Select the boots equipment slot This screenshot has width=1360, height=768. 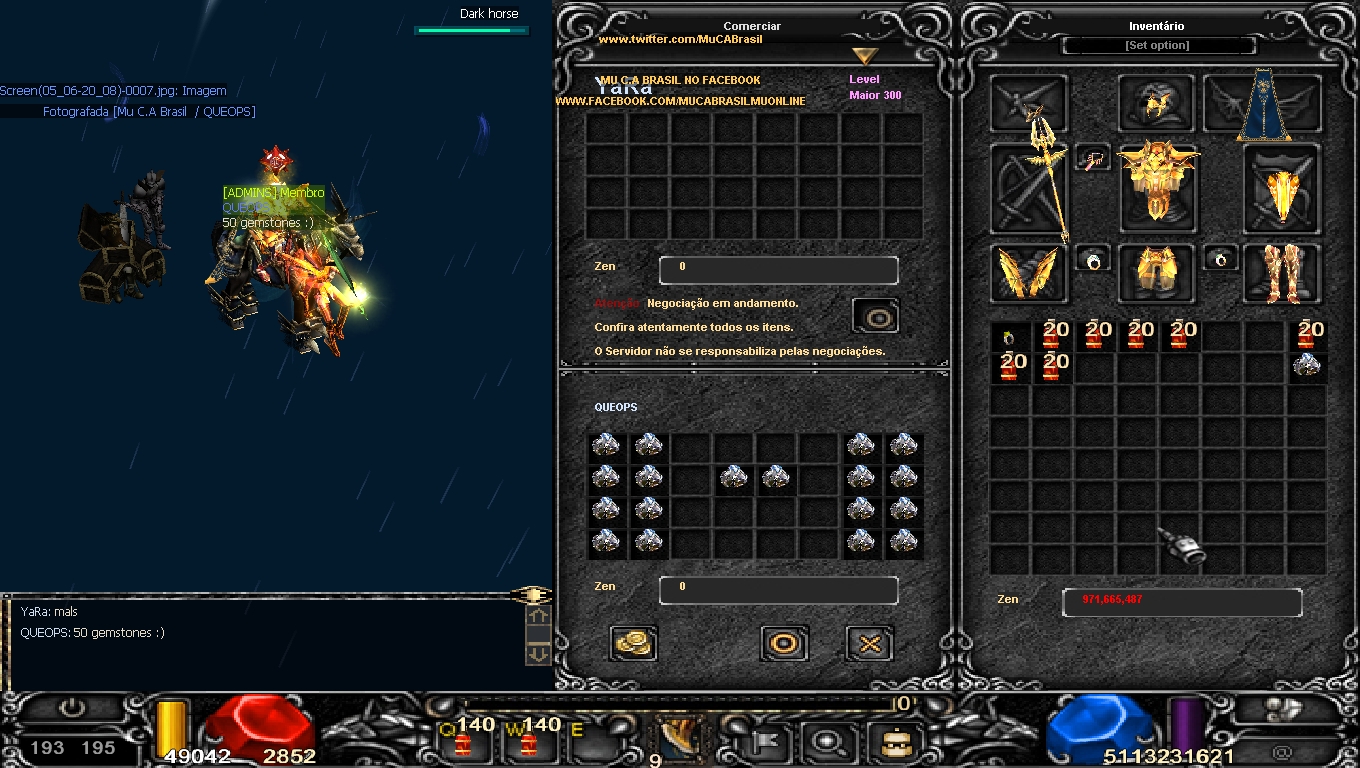pos(1281,273)
